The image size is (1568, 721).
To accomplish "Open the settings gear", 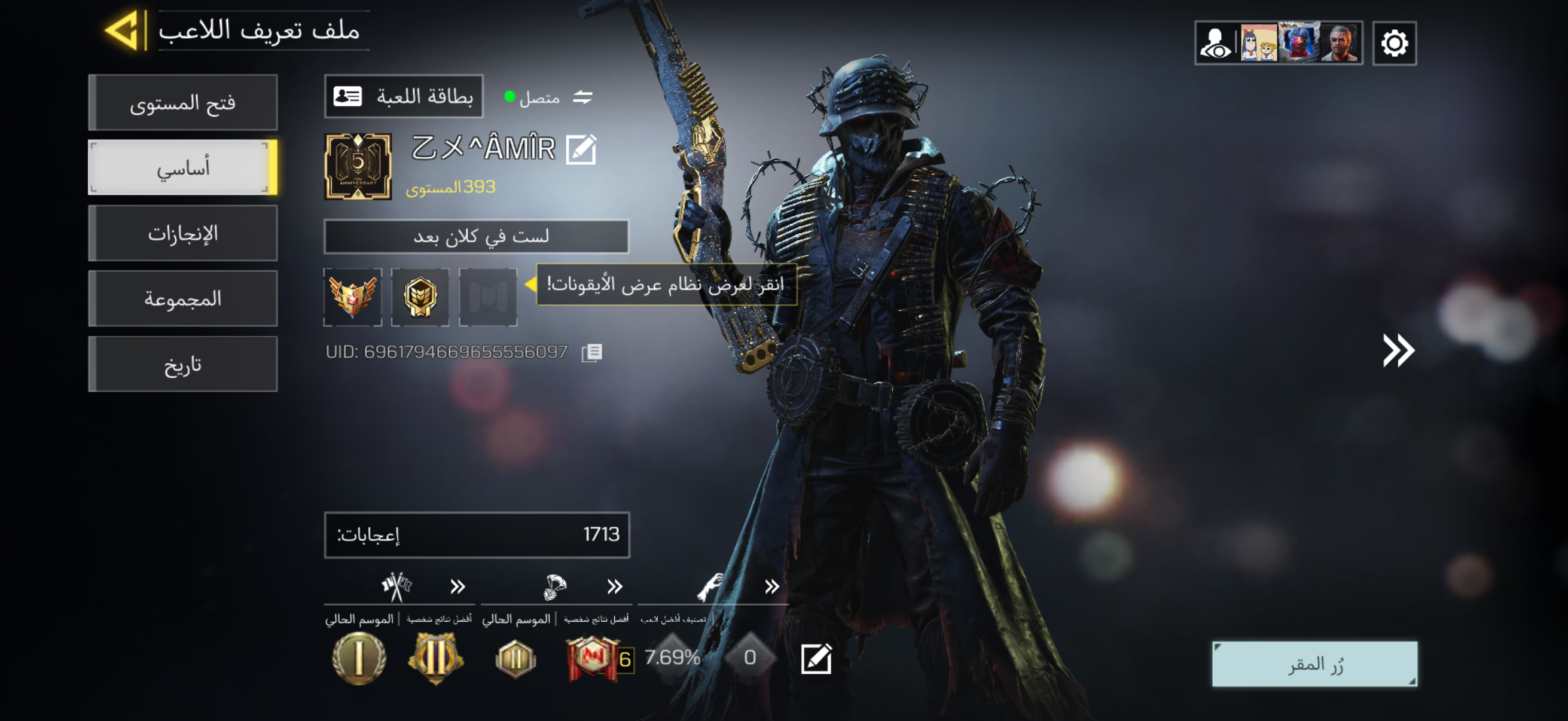I will click(1394, 44).
